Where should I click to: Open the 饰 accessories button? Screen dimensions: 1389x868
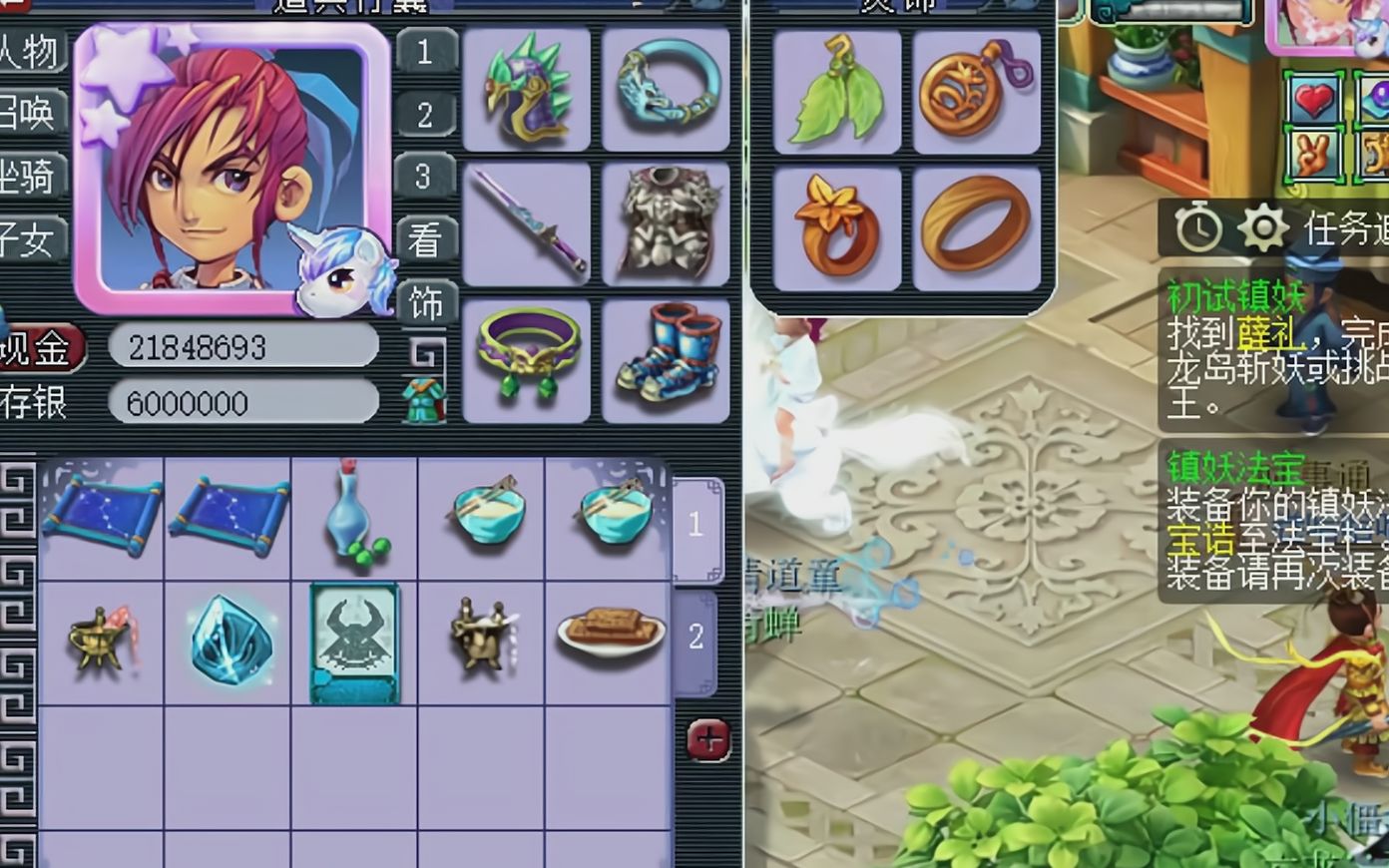pyautogui.click(x=426, y=303)
